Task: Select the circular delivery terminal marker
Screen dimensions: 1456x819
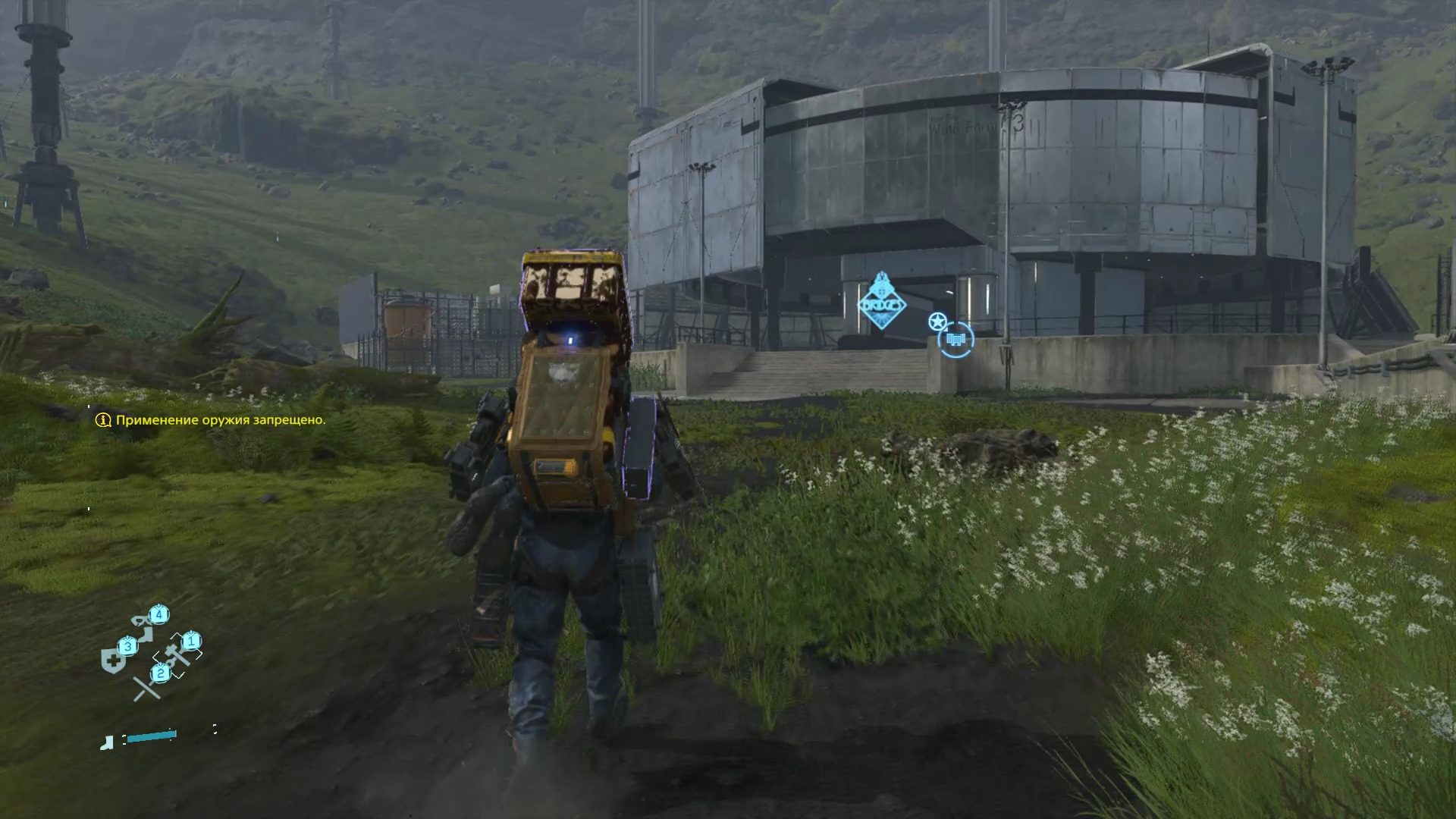Action: (x=955, y=337)
